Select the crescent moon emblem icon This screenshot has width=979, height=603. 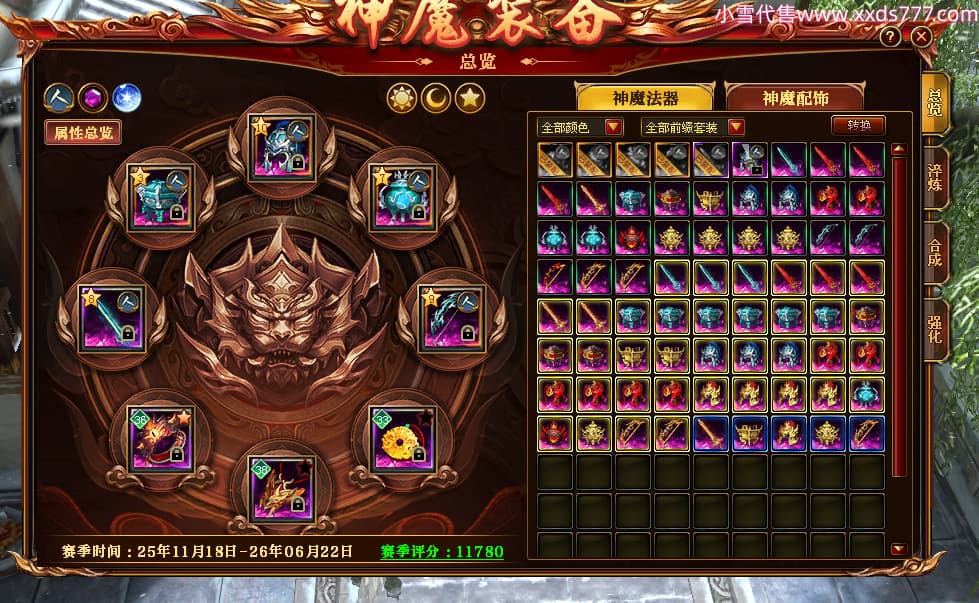click(x=436, y=97)
